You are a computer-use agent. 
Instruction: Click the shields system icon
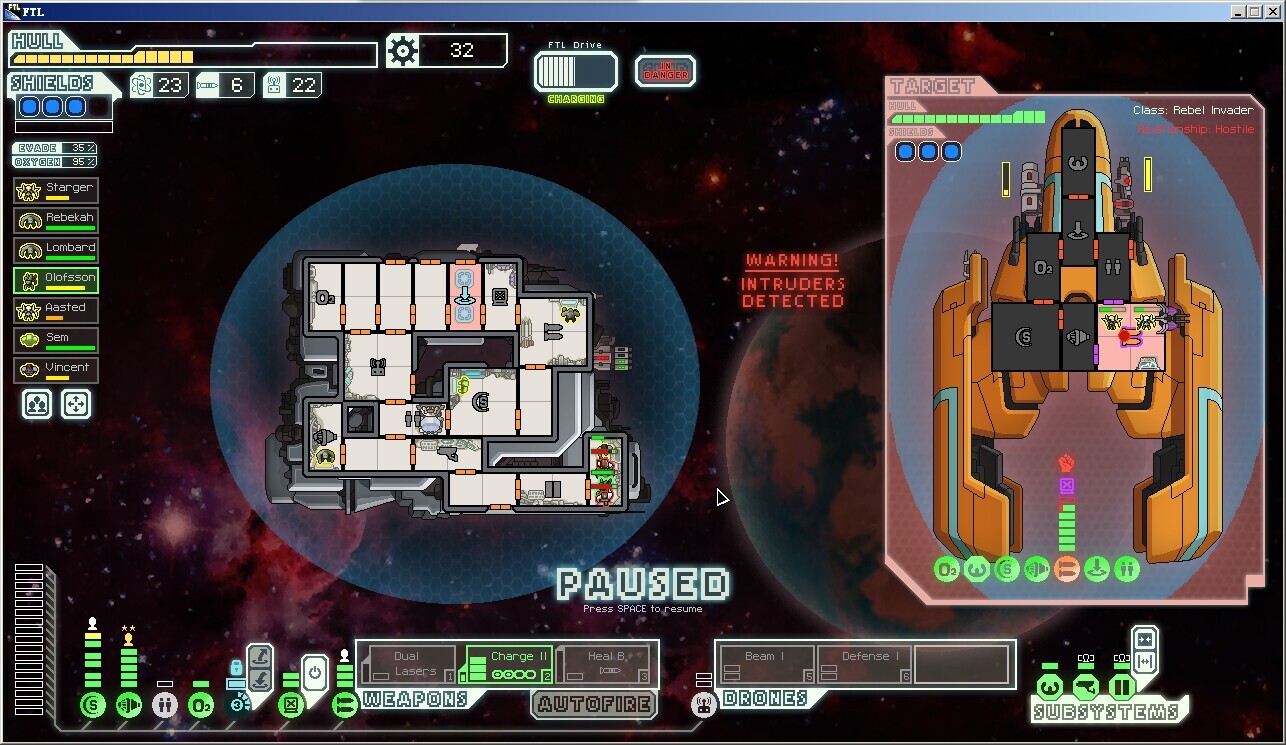pyautogui.click(x=93, y=706)
